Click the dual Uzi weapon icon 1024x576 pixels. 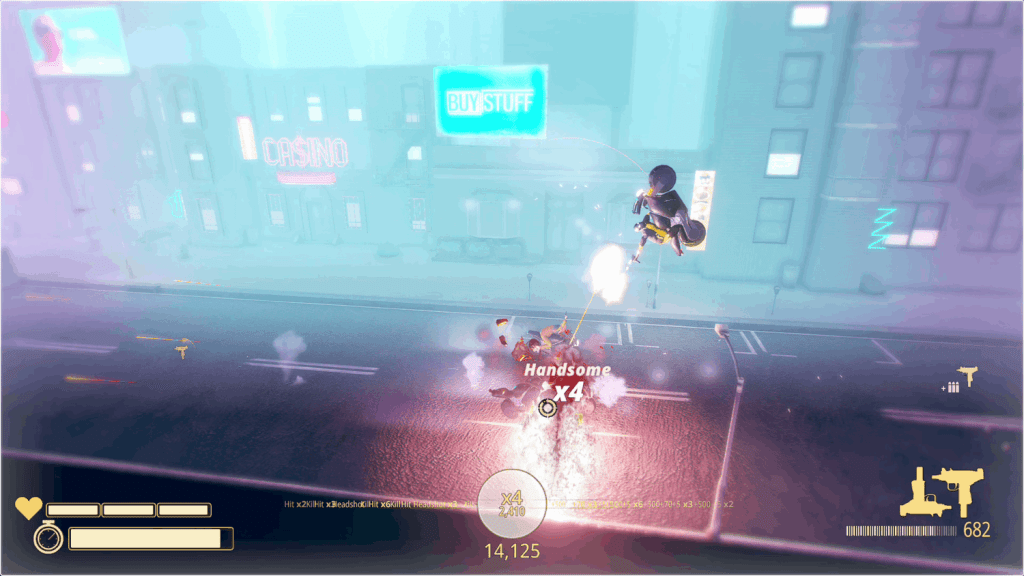click(x=941, y=491)
